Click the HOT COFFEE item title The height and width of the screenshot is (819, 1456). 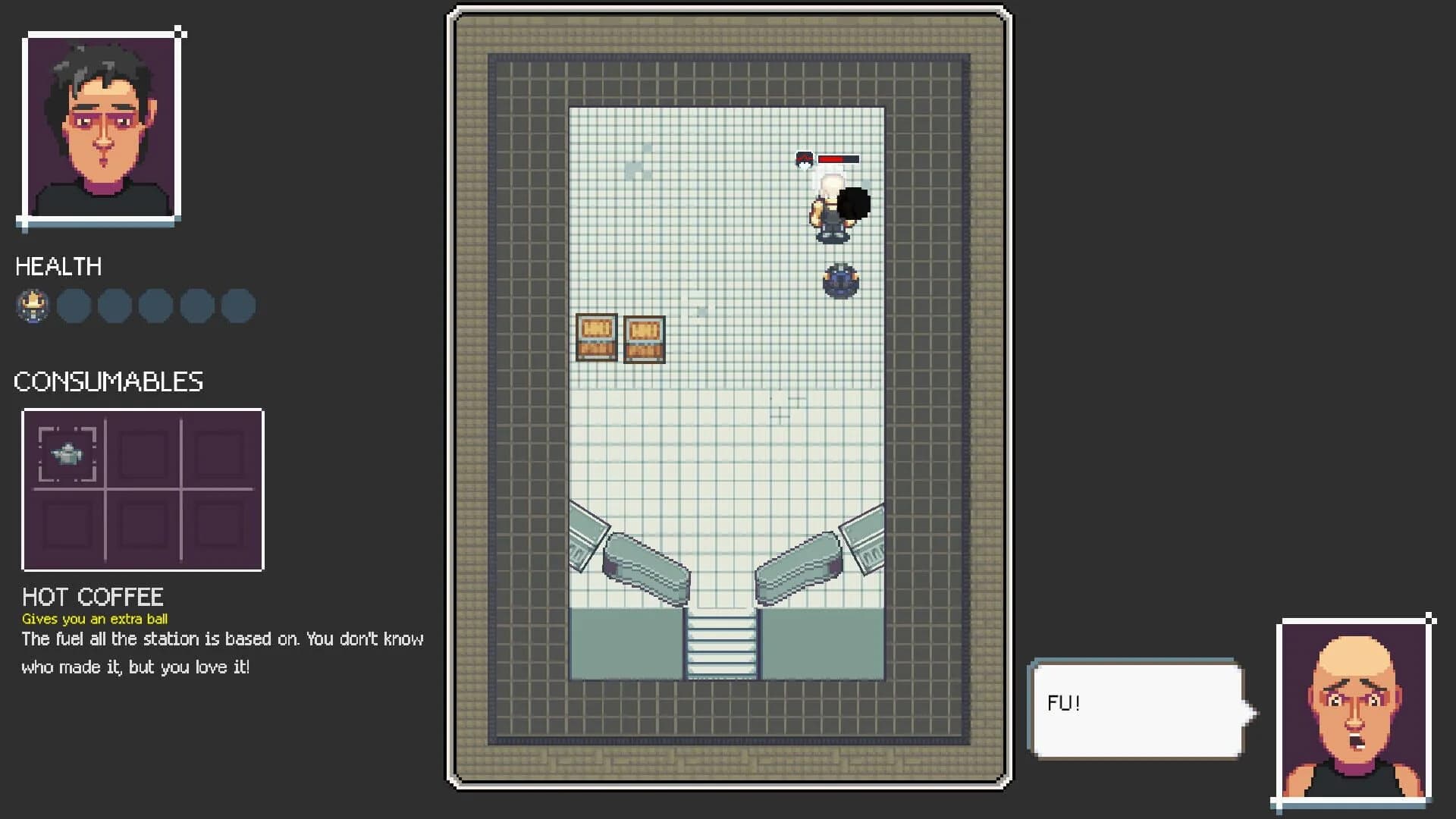[93, 596]
